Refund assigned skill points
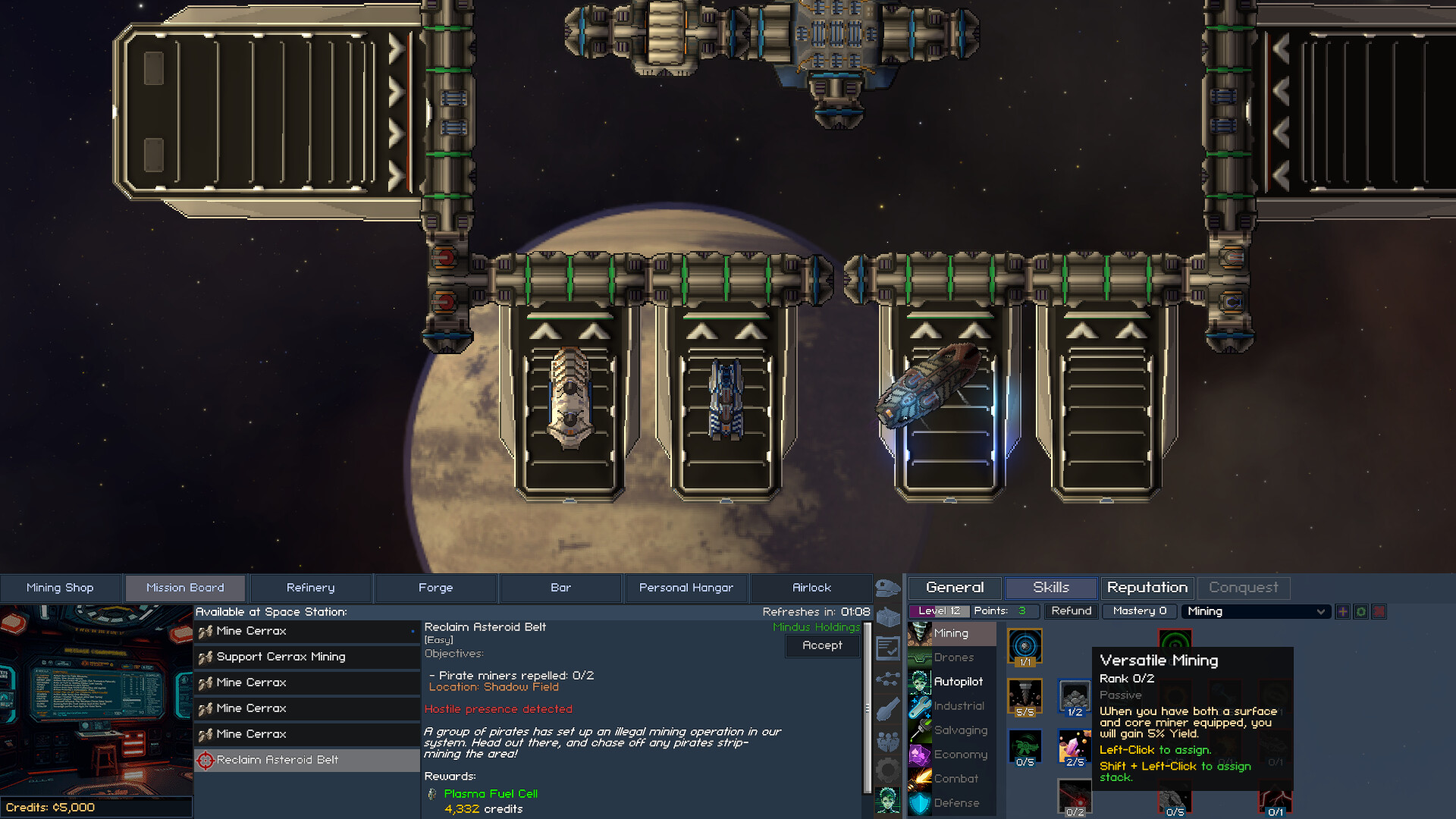The width and height of the screenshot is (1456, 819). pos(1071,611)
